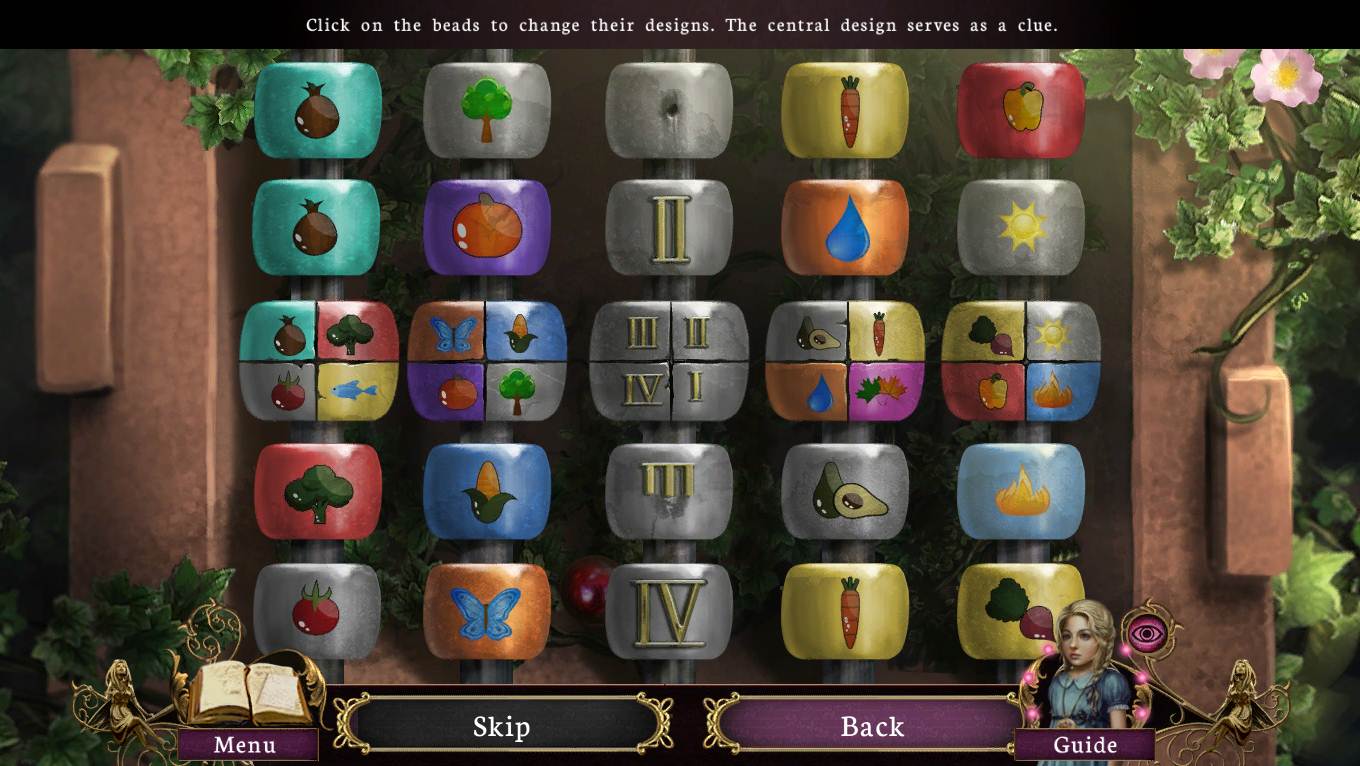This screenshot has height=766, width=1360.
Task: Open the journal book
Action: point(250,693)
